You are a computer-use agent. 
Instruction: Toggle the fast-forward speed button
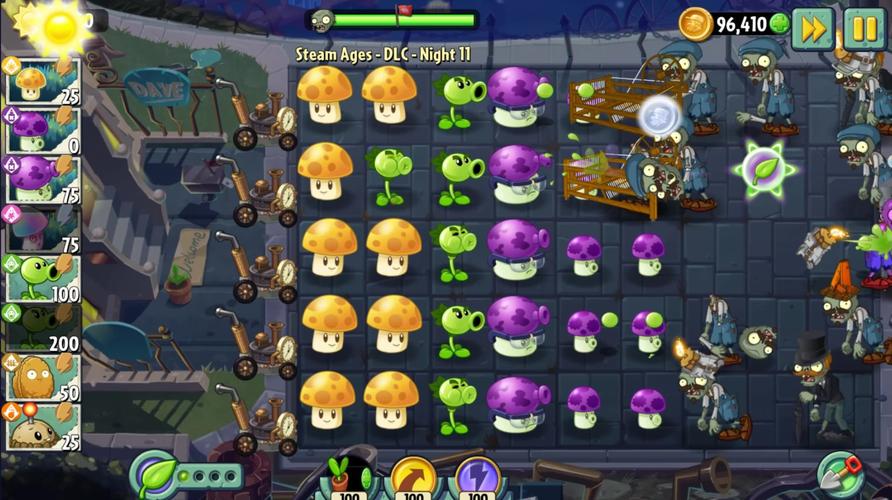pyautogui.click(x=813, y=28)
